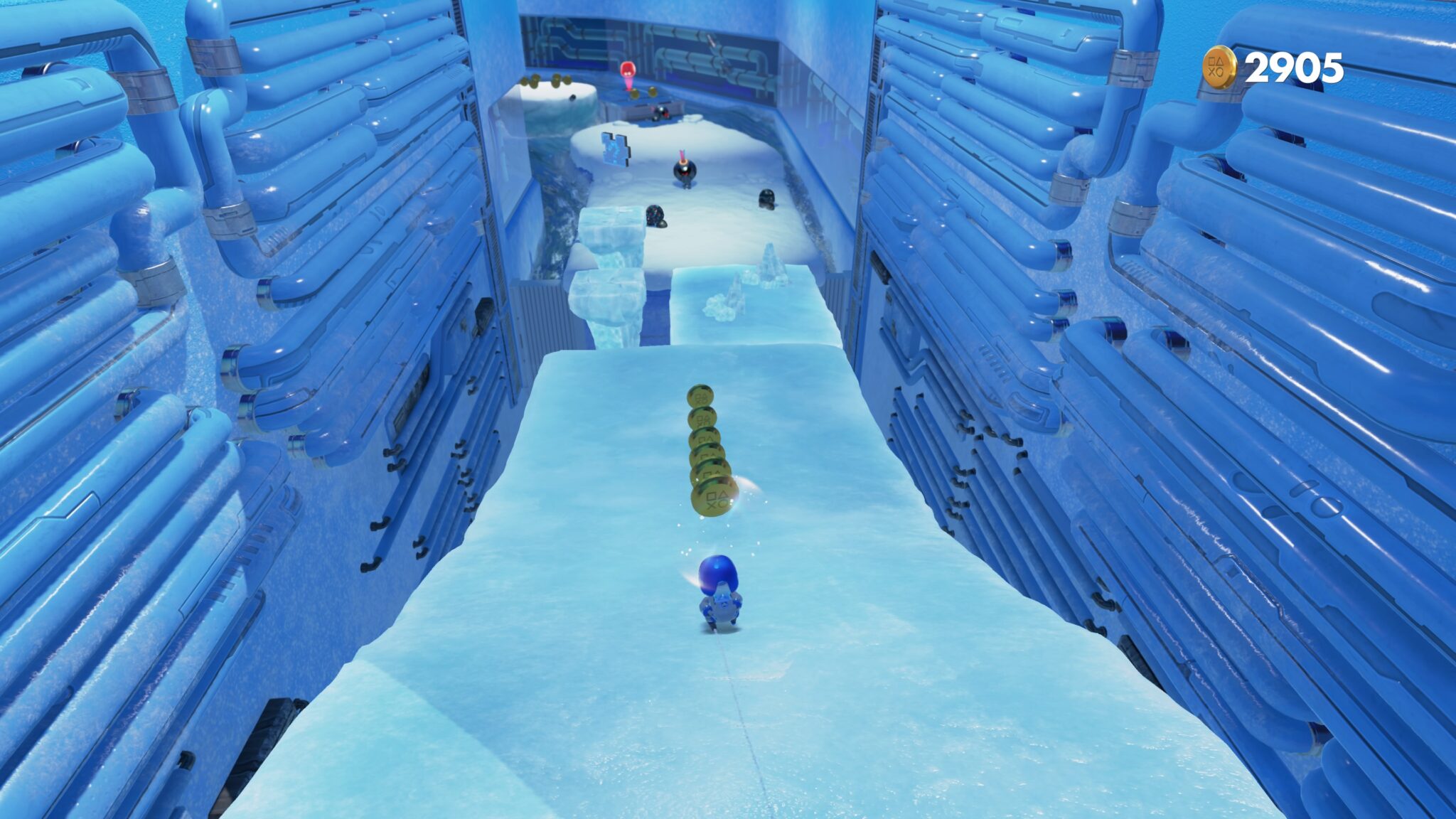
Task: Select the blue pixelated puzzle piece on the snow
Action: [614, 149]
